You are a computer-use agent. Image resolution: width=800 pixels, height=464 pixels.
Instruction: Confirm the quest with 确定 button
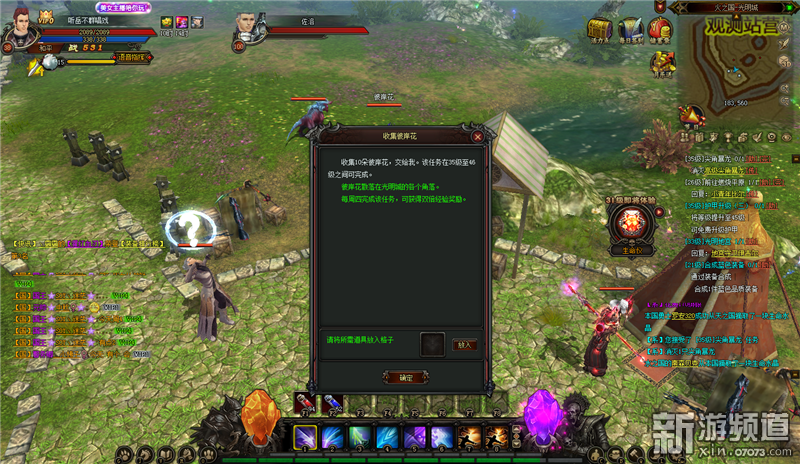click(404, 377)
